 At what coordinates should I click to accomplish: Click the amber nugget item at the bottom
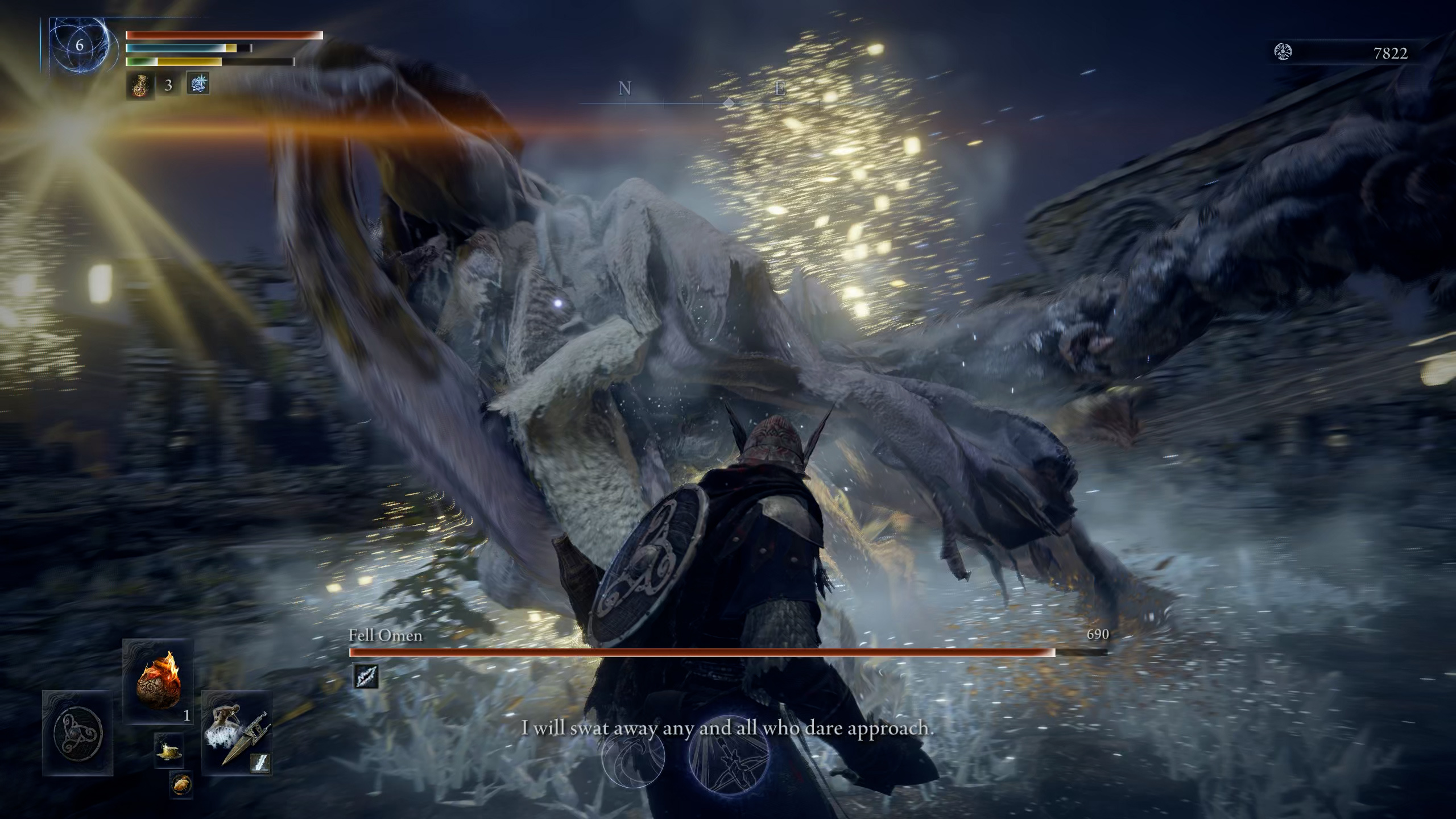coord(181,785)
